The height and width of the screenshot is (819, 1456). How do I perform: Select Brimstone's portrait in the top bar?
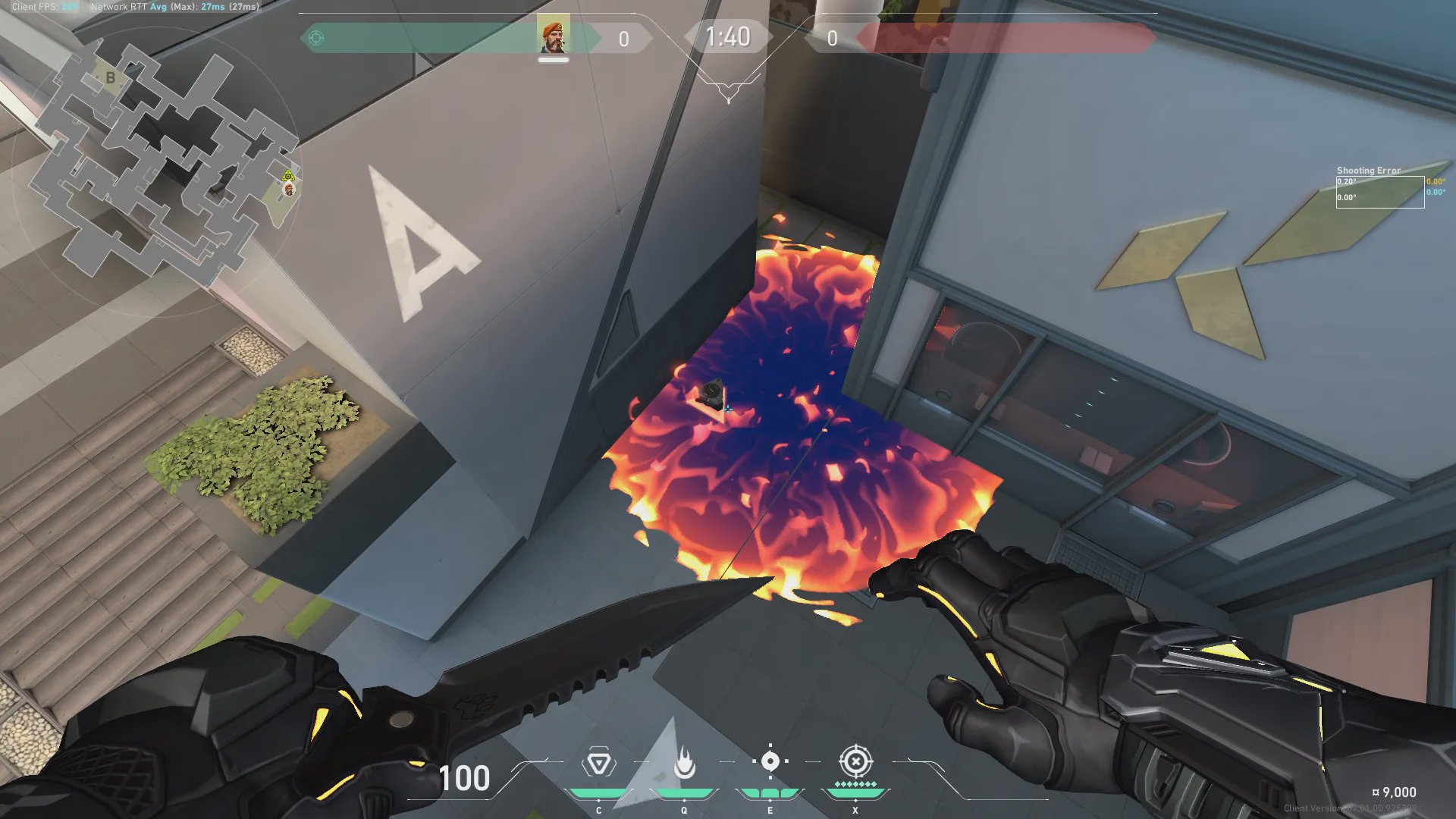pyautogui.click(x=554, y=36)
